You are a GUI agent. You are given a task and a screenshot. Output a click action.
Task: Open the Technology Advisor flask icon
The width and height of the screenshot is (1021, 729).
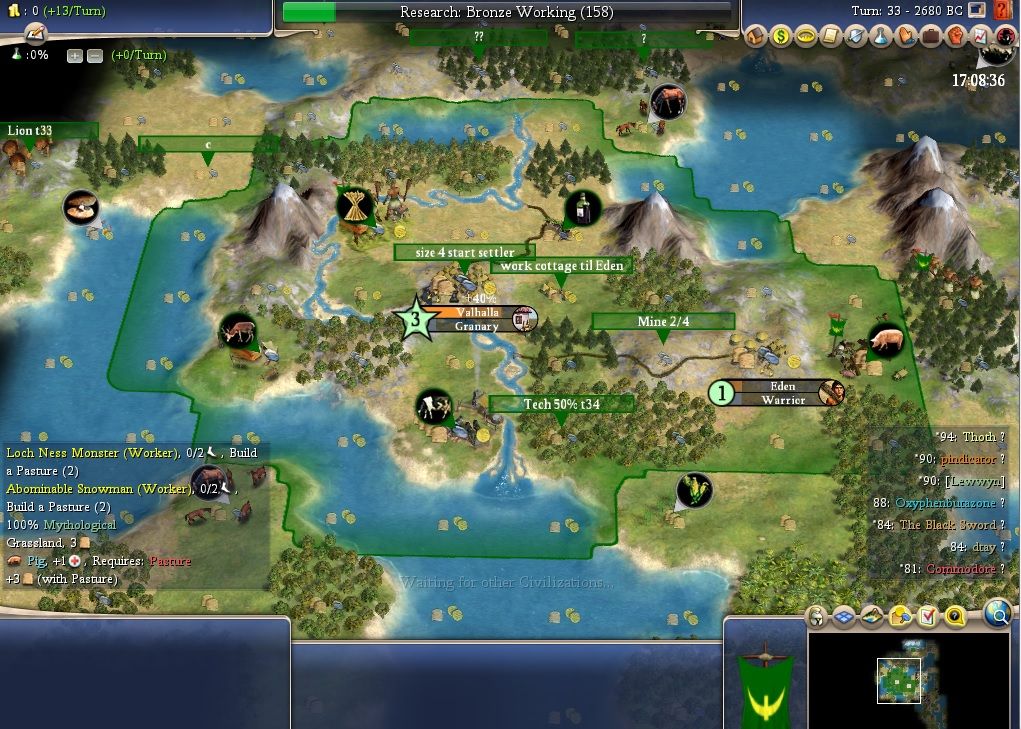tap(880, 37)
